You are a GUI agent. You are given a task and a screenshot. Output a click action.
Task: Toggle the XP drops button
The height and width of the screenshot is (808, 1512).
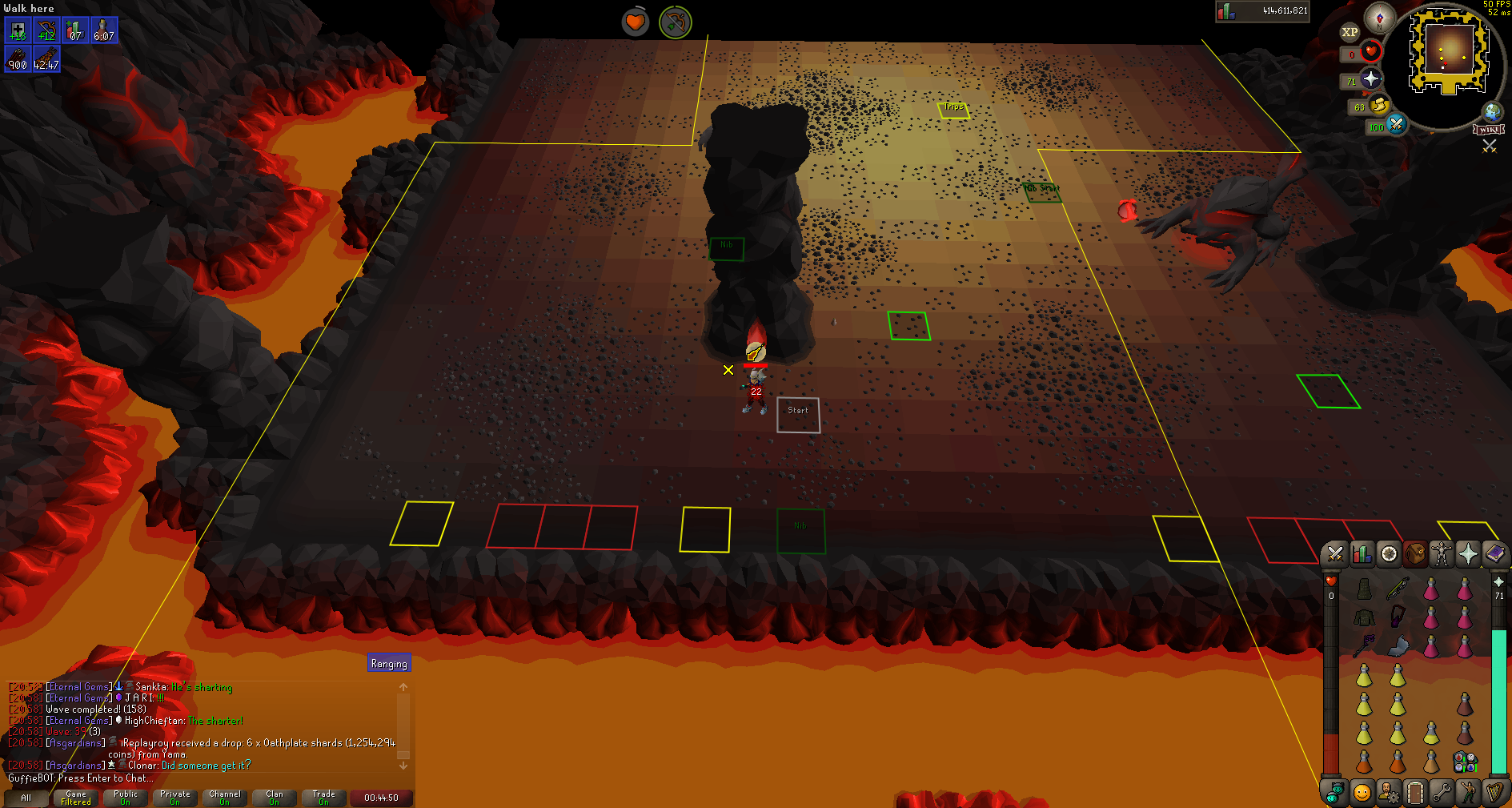click(1350, 32)
